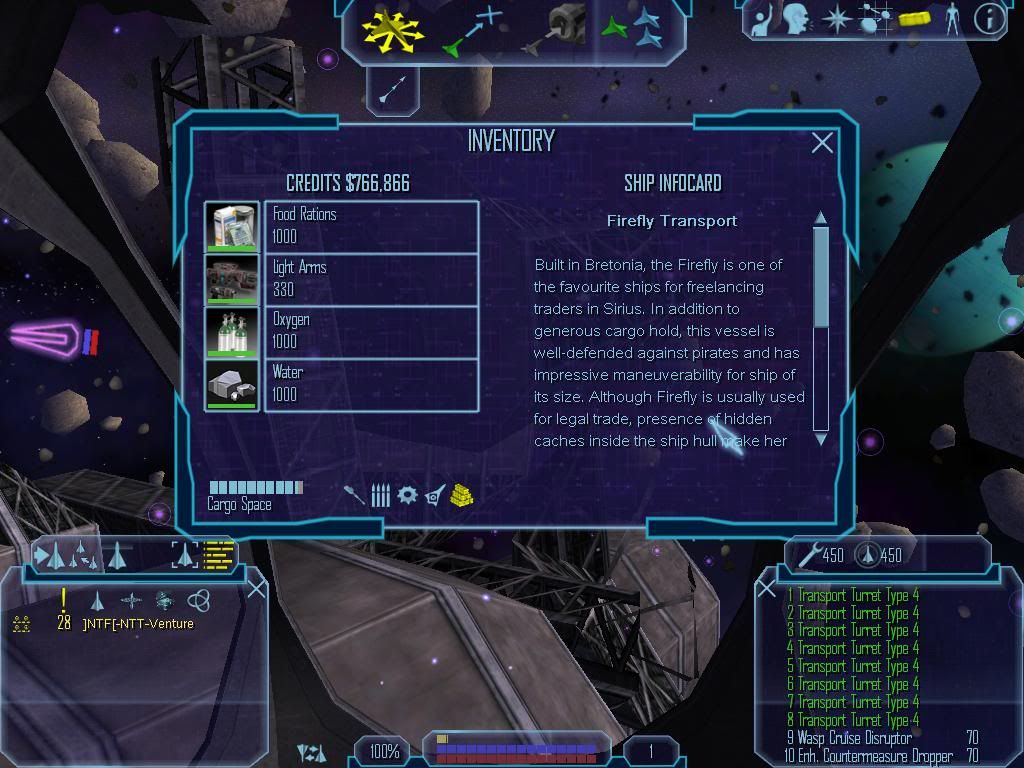Toggle the yellow inventory icon in top bar
The width and height of the screenshot is (1024, 768).
pyautogui.click(x=915, y=18)
